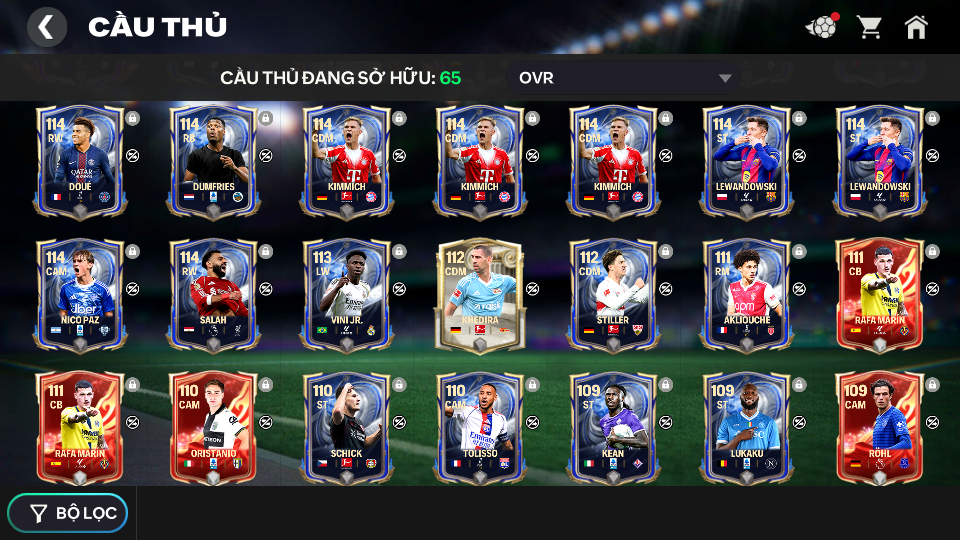Viewport: 960px width, 540px height.
Task: Choose the Stiller player card
Action: 612,294
